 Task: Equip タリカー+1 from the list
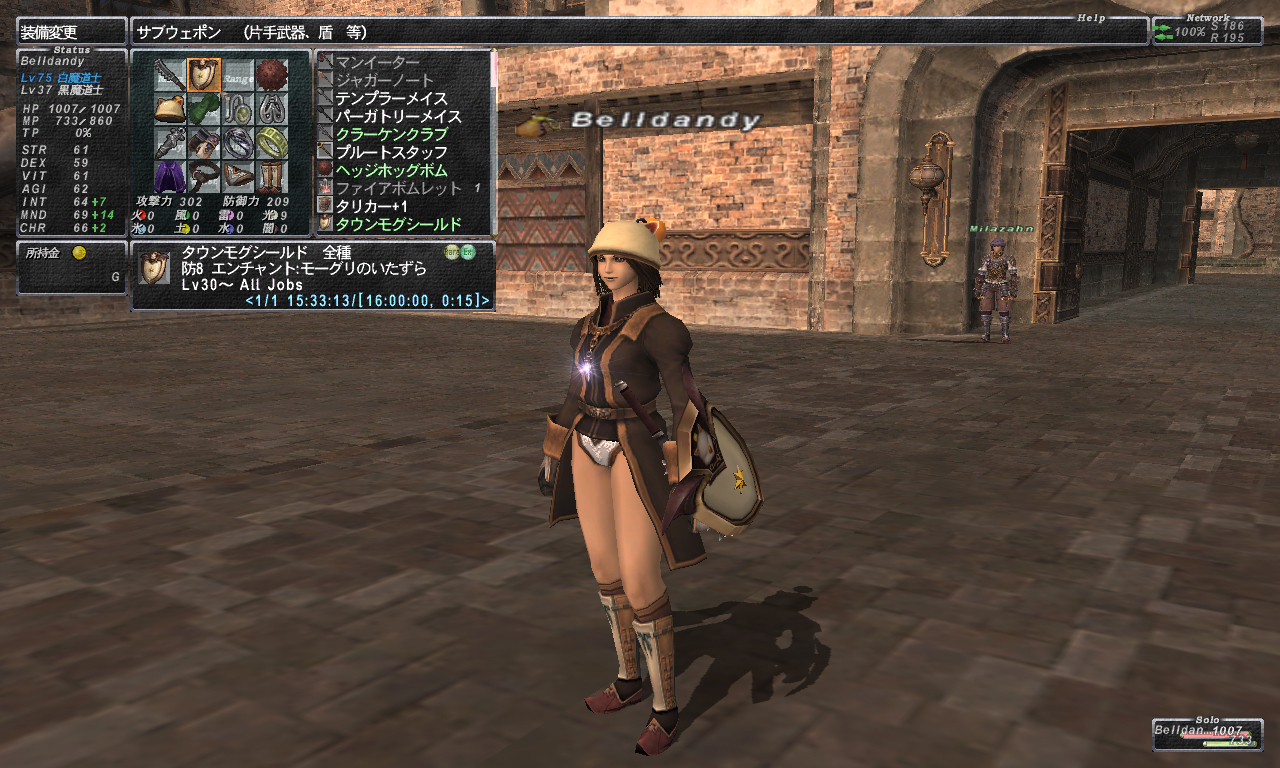click(x=371, y=206)
